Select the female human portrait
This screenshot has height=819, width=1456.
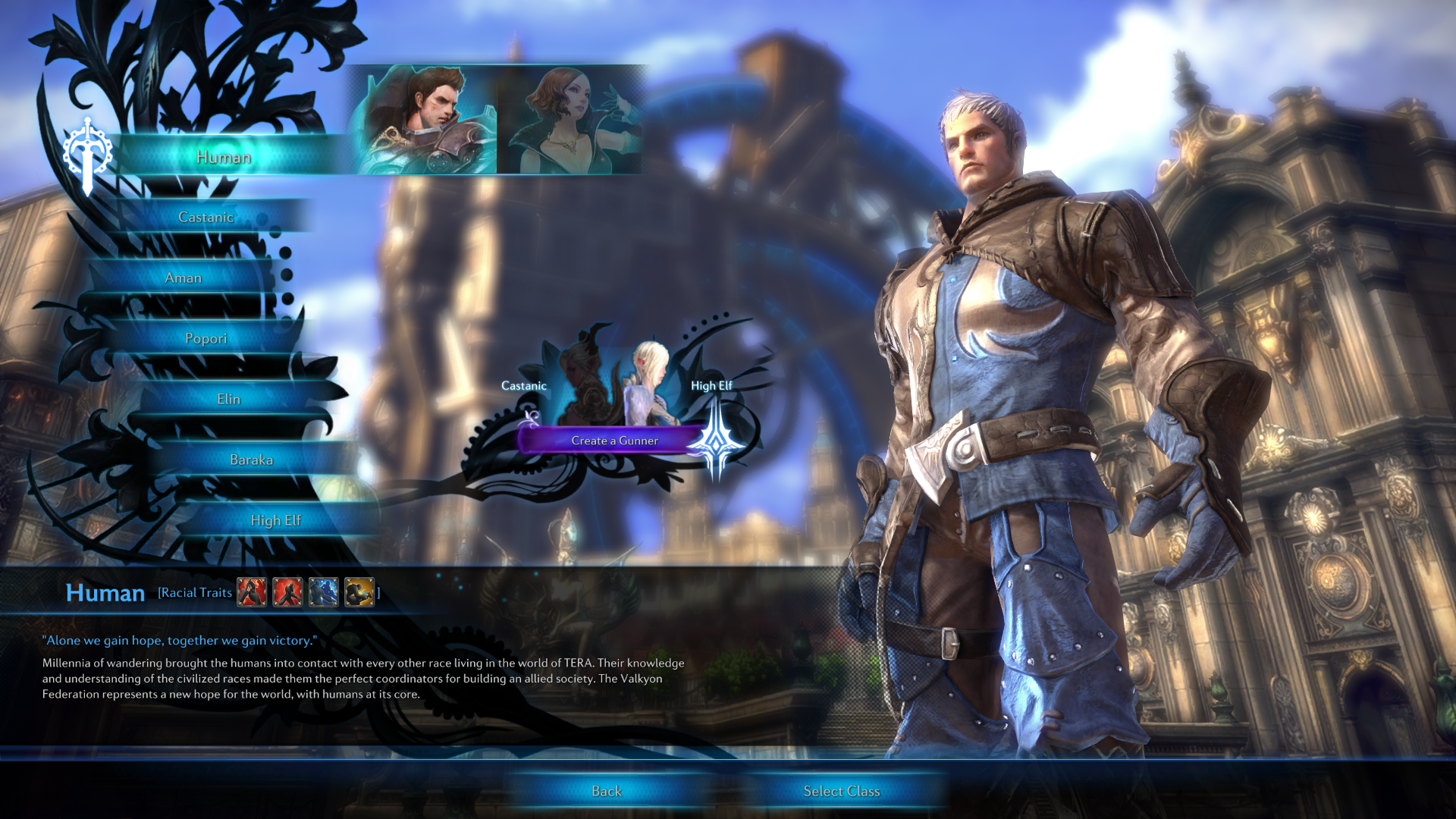(570, 120)
